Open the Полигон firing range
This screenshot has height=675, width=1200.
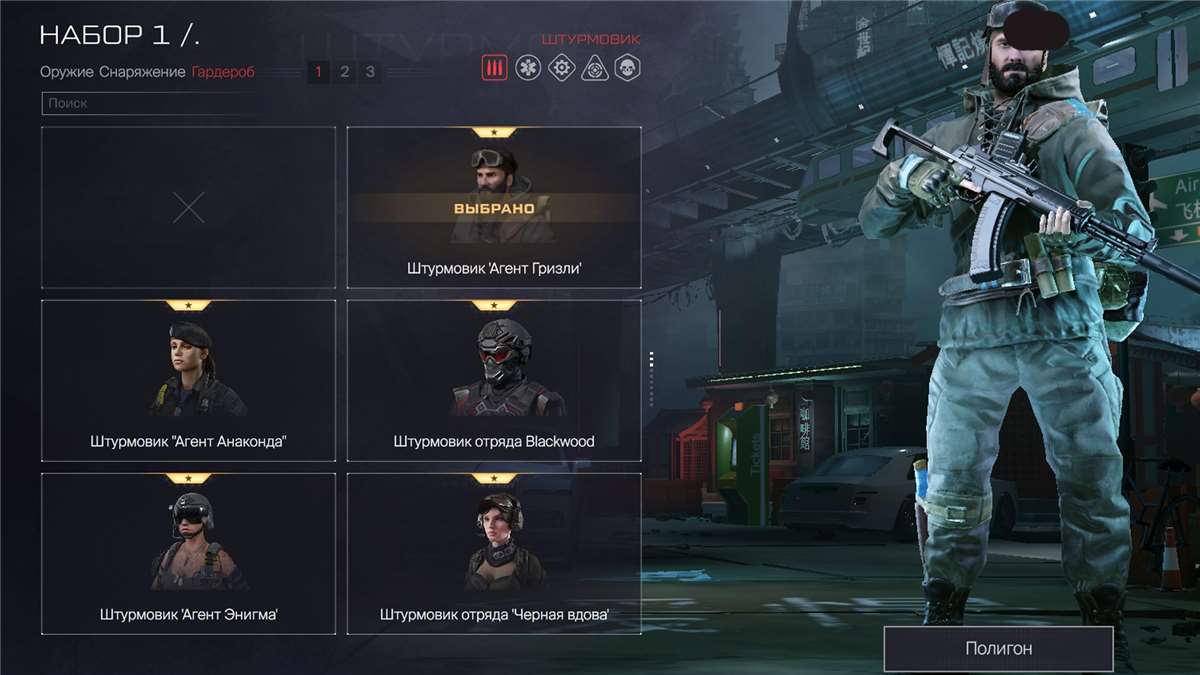click(x=998, y=648)
